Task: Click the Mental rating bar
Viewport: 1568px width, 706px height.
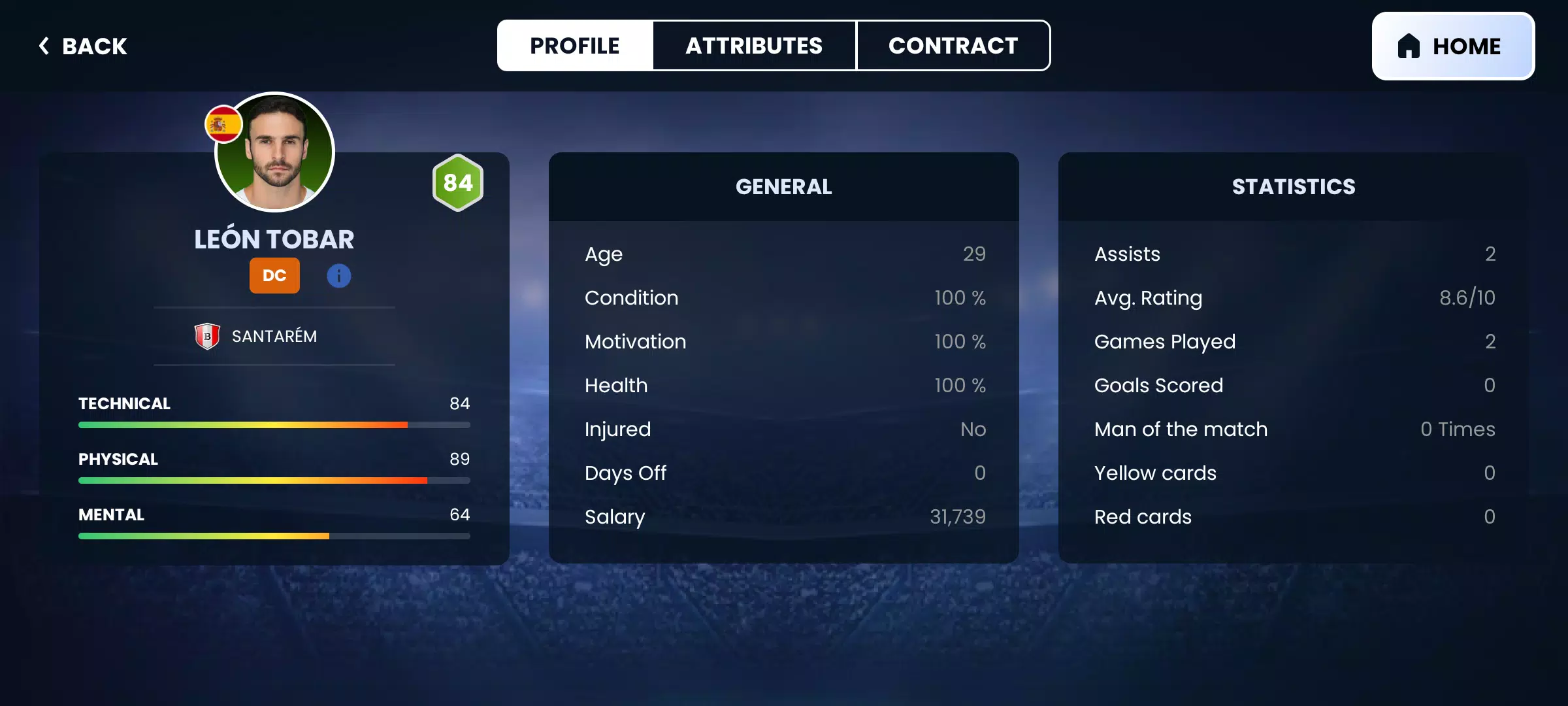Action: (274, 535)
